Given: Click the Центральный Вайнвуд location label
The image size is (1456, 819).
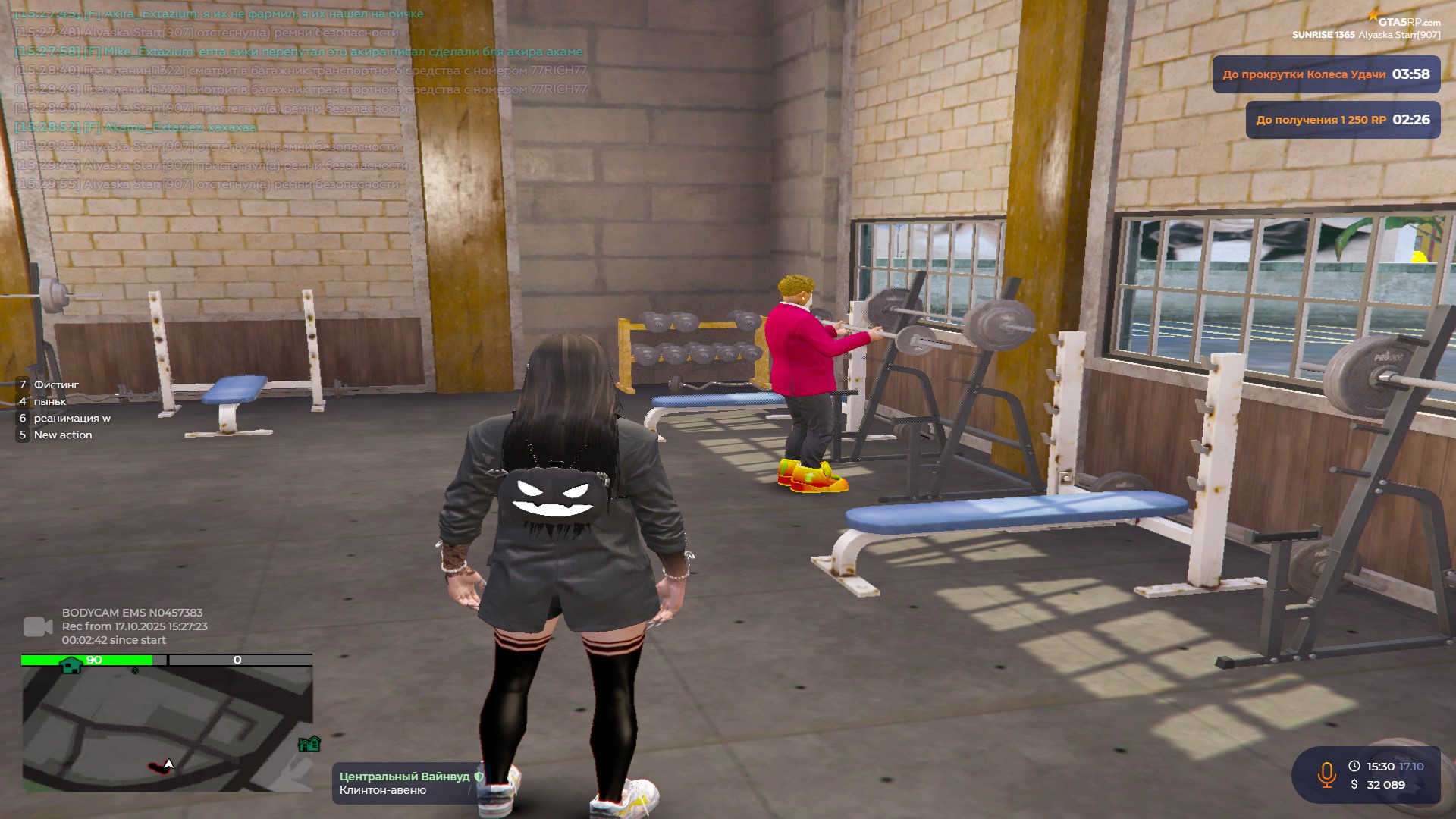Looking at the screenshot, I should (404, 777).
